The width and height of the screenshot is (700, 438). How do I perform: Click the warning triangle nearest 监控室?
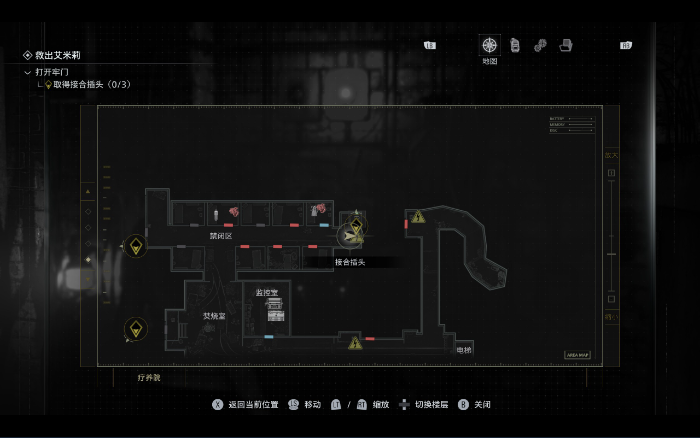[x=355, y=344]
